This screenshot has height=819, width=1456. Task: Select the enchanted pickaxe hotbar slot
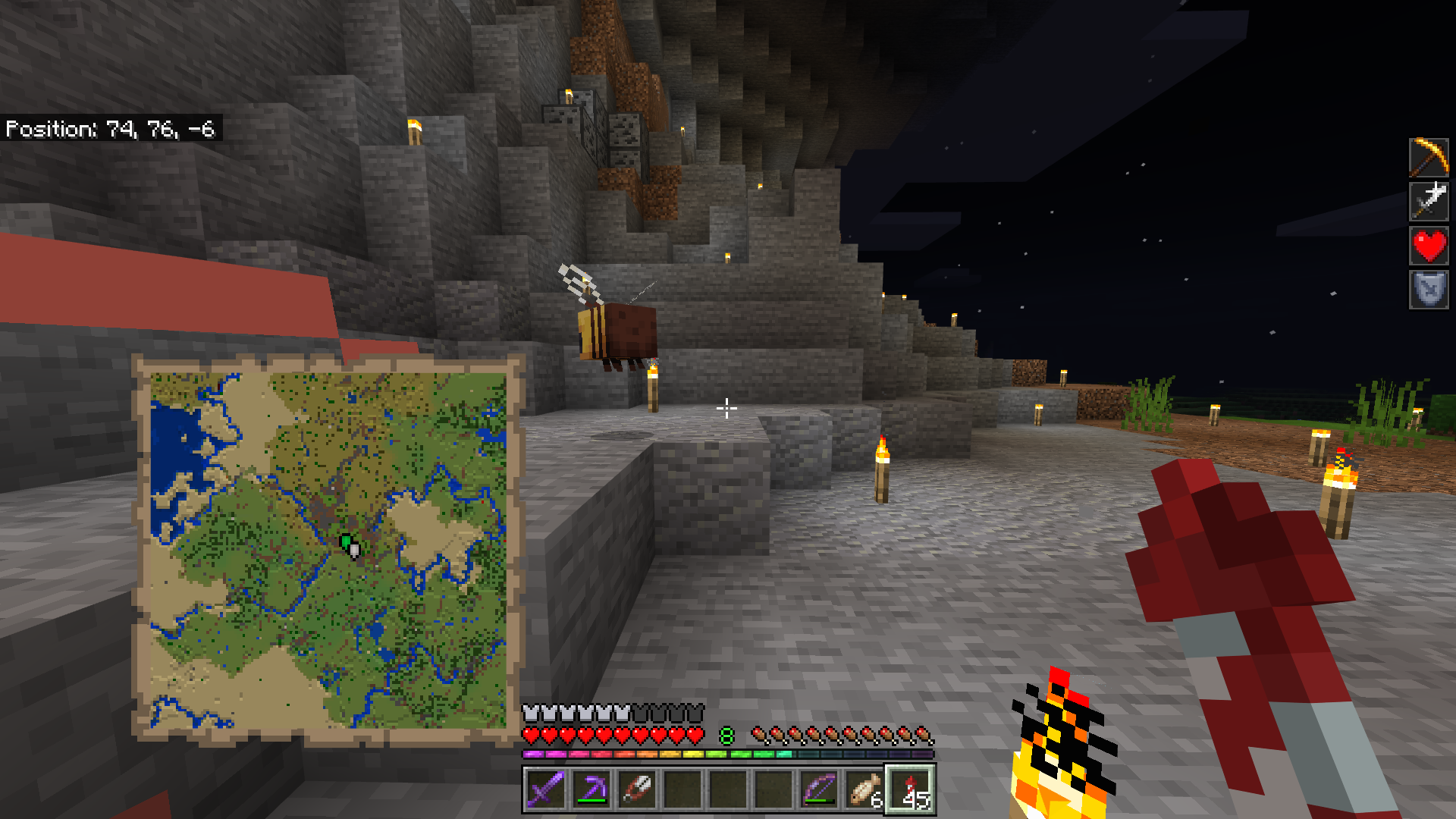[x=591, y=790]
